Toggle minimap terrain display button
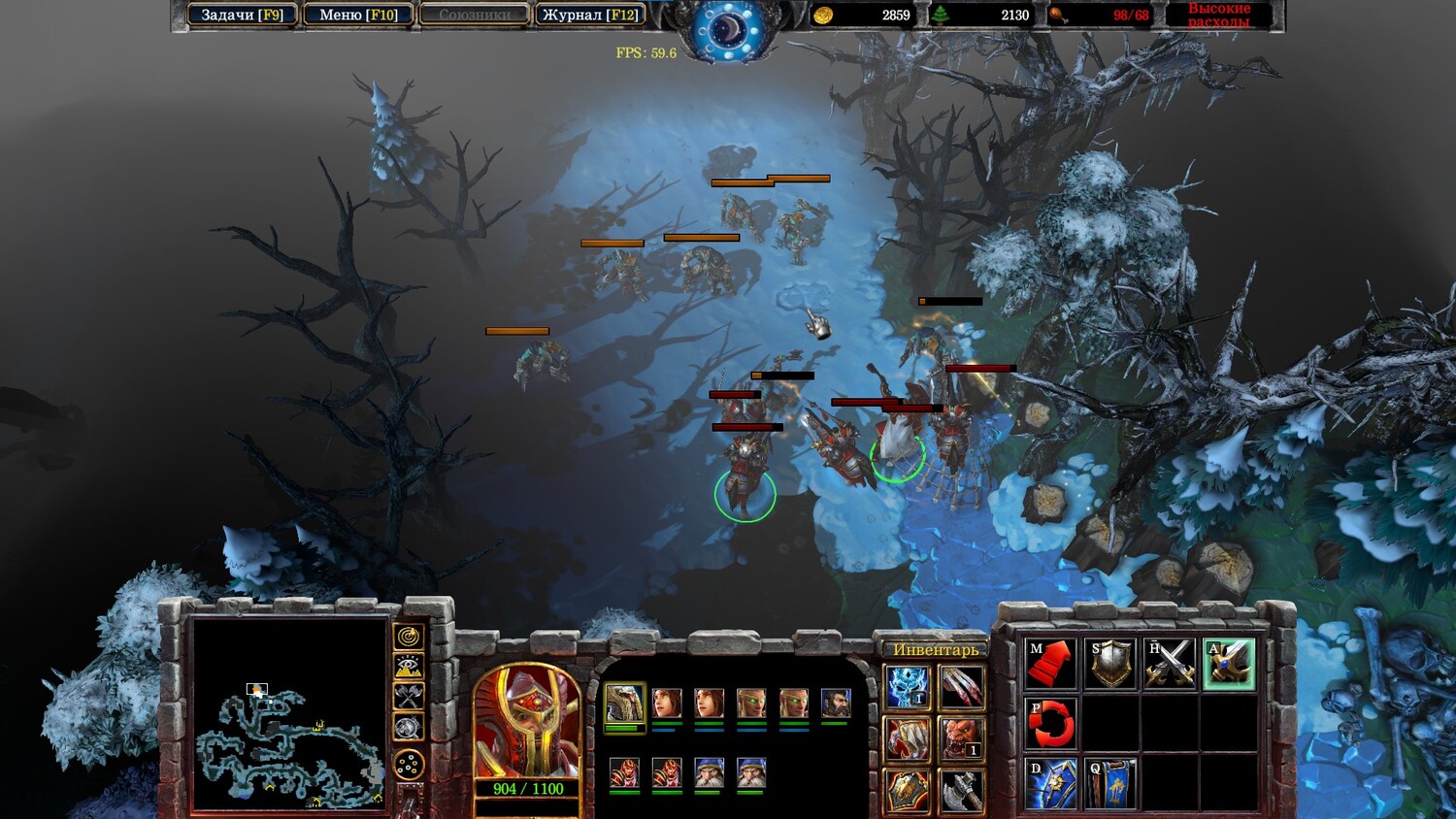 click(409, 667)
